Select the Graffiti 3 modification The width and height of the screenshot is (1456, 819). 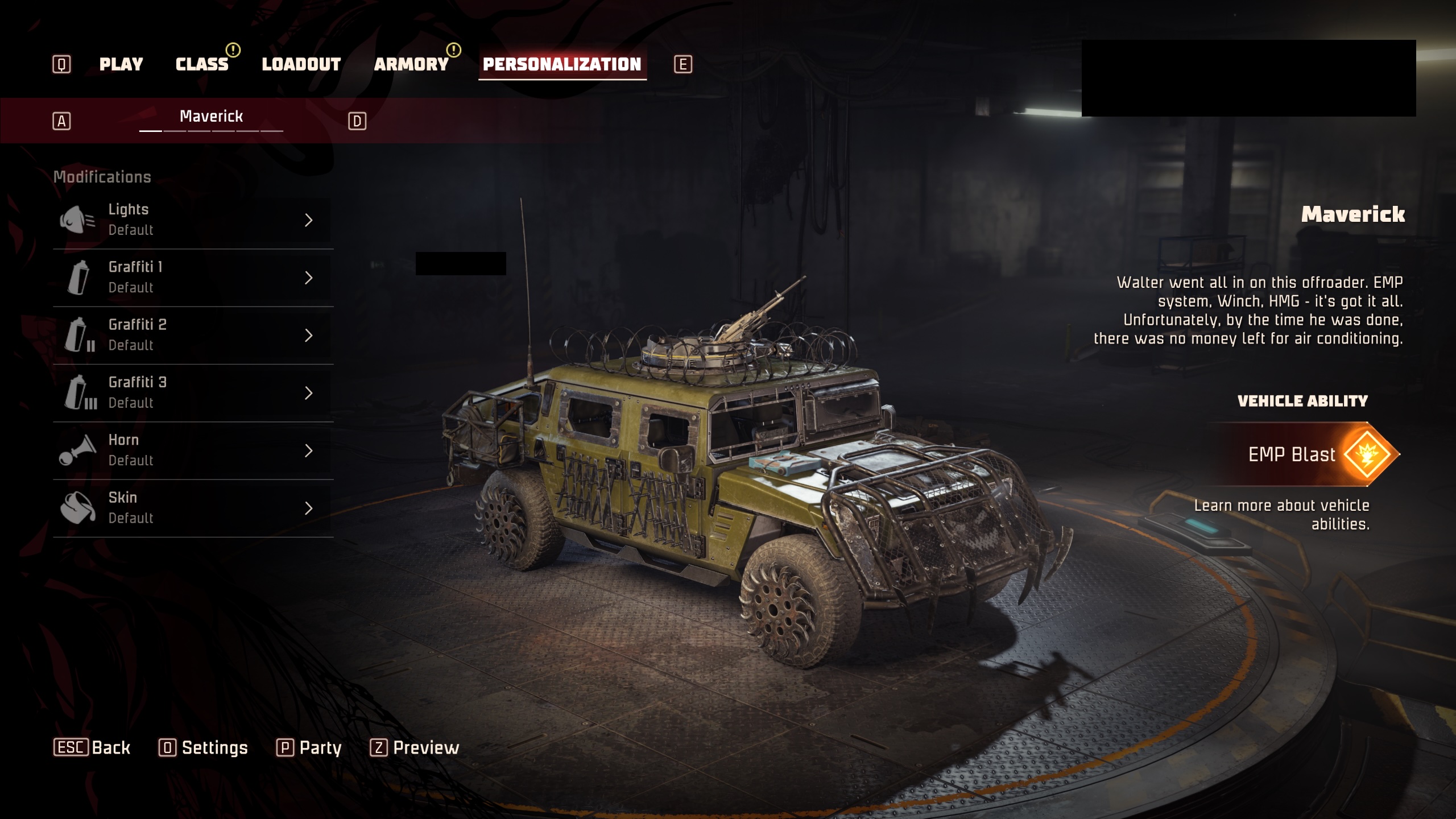[x=192, y=393]
